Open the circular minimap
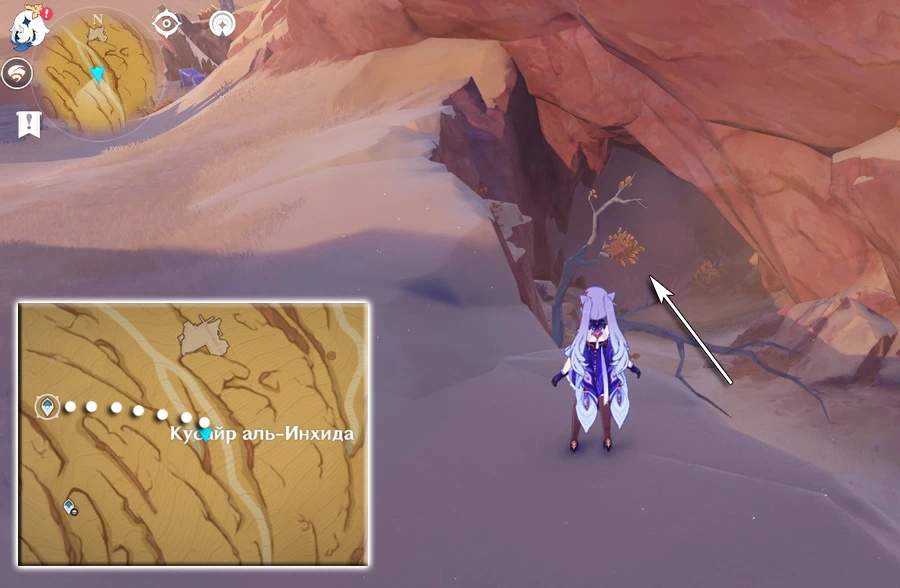 97,70
